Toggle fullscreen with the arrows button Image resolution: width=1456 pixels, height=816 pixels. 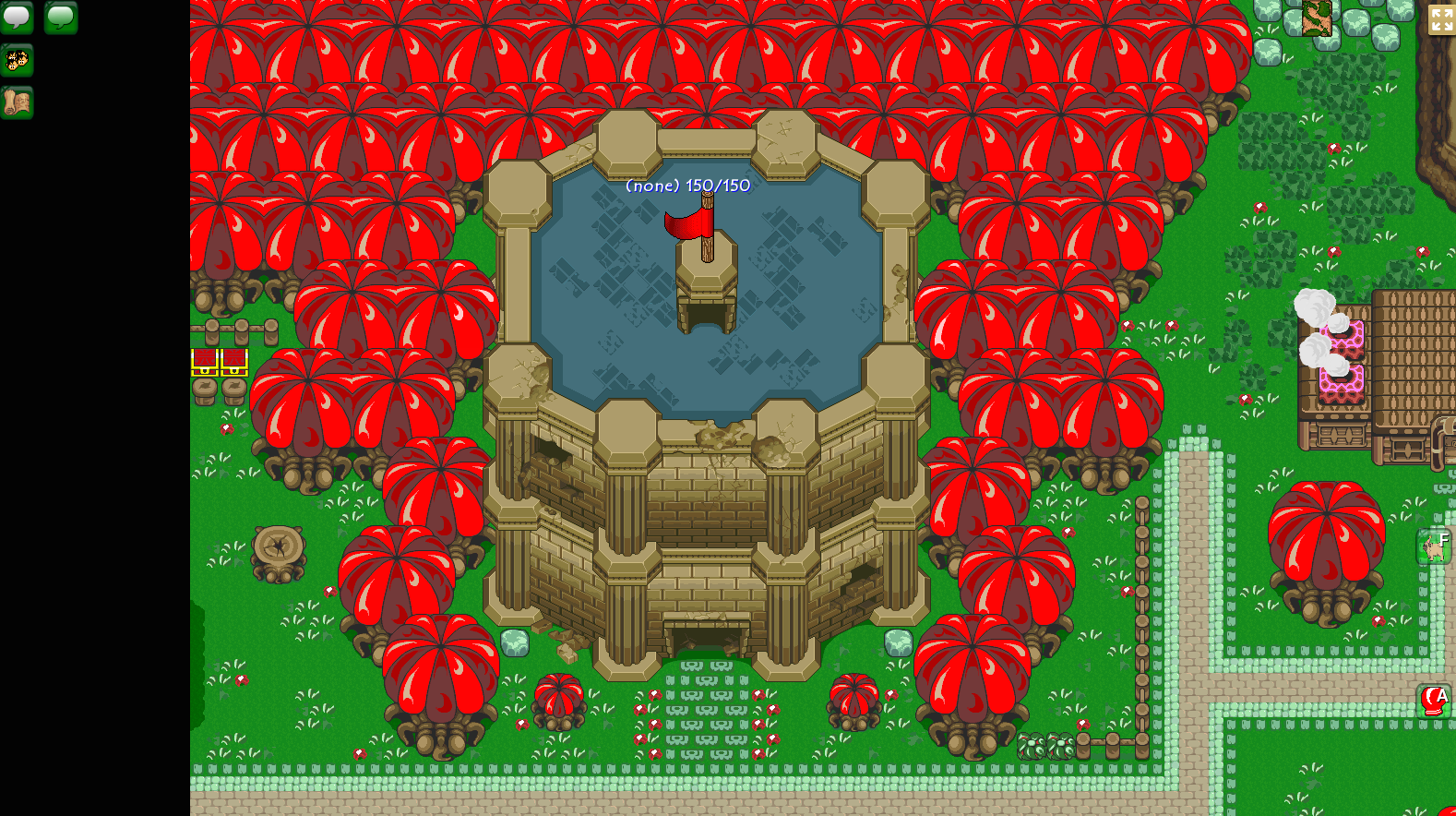coord(1440,18)
